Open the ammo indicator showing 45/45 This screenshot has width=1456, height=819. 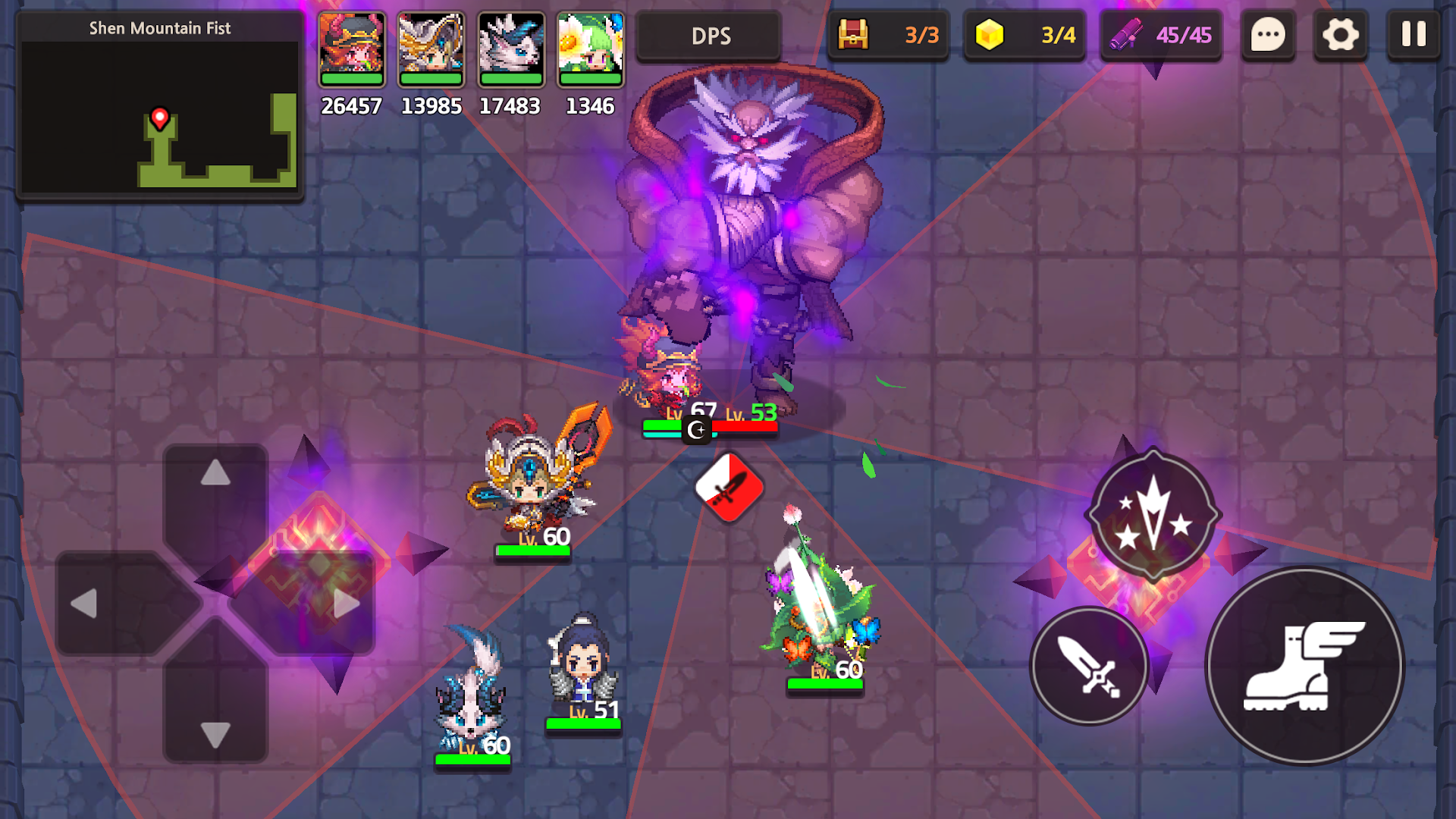[1160, 35]
